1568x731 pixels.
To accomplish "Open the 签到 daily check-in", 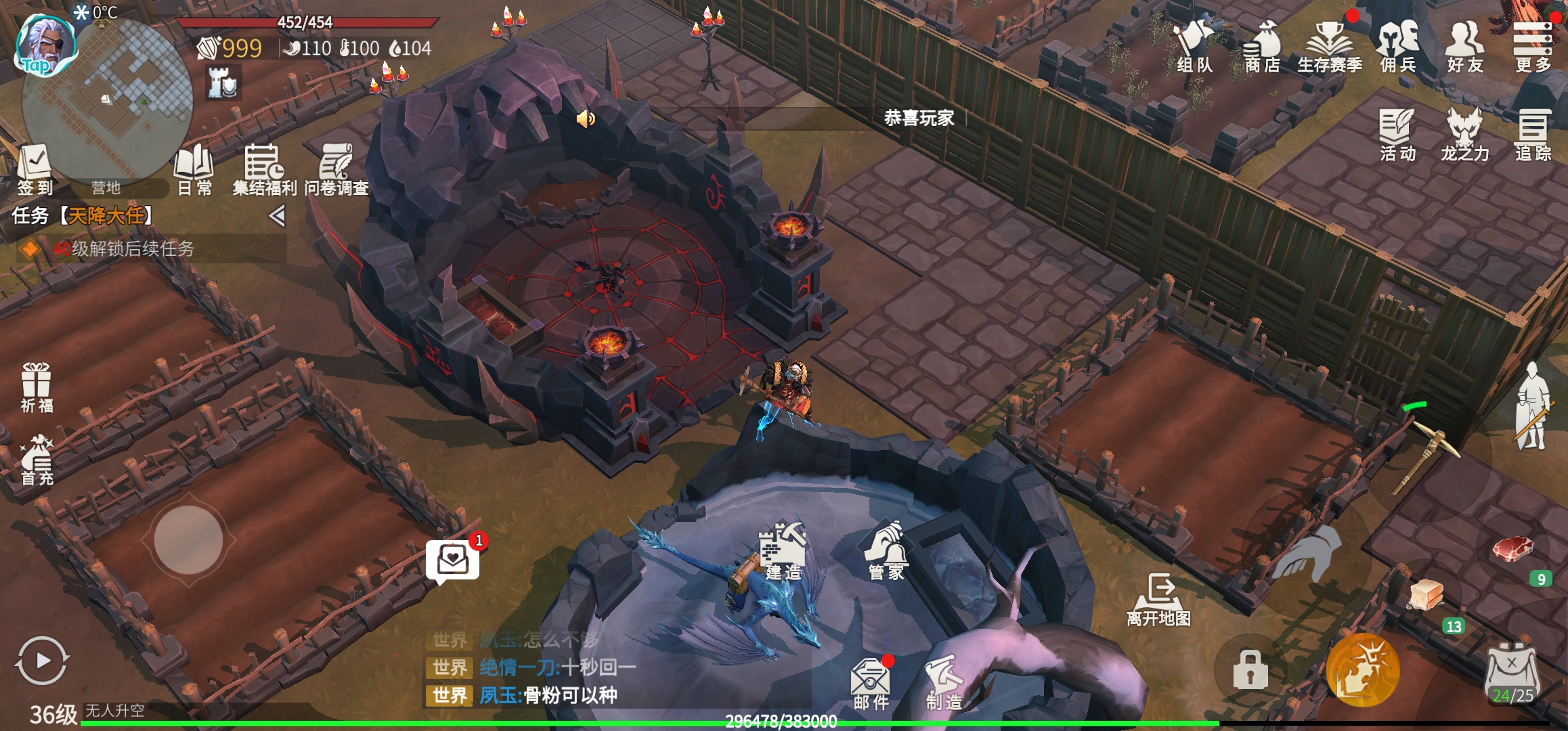I will (x=35, y=169).
